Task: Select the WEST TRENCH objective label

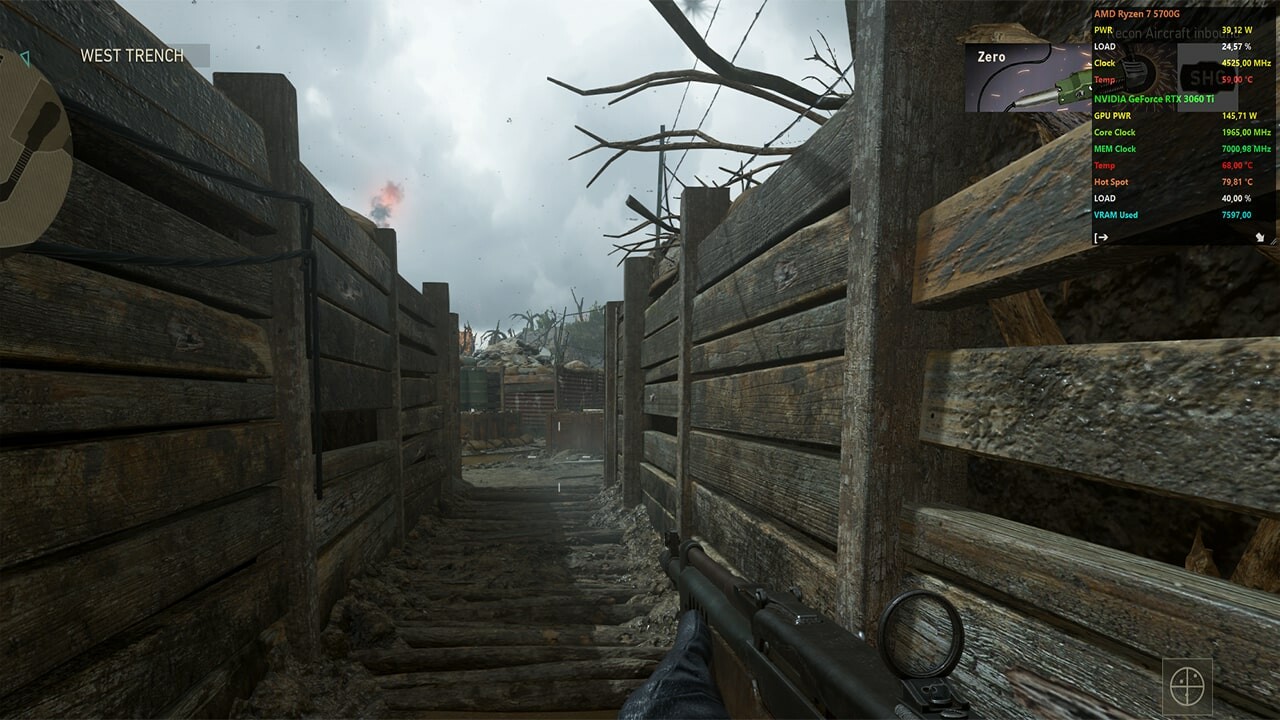Action: (131, 57)
